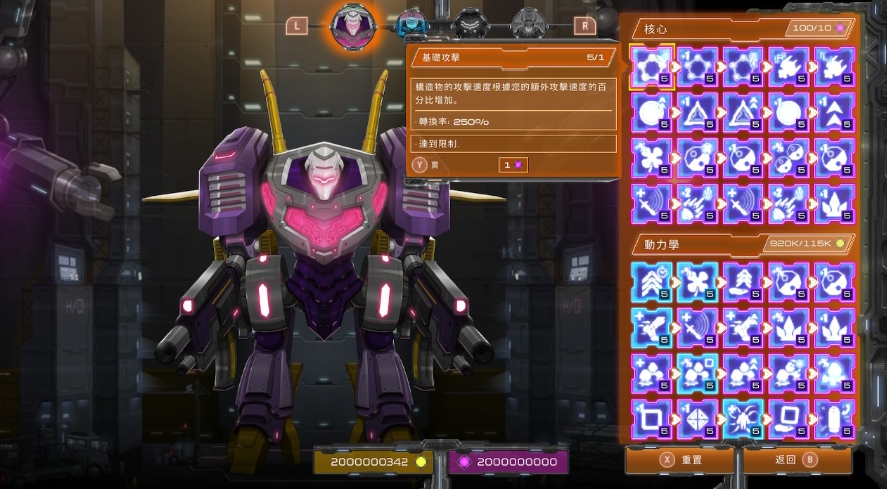
Task: Select the double up-arrow core skill
Action: point(835,113)
